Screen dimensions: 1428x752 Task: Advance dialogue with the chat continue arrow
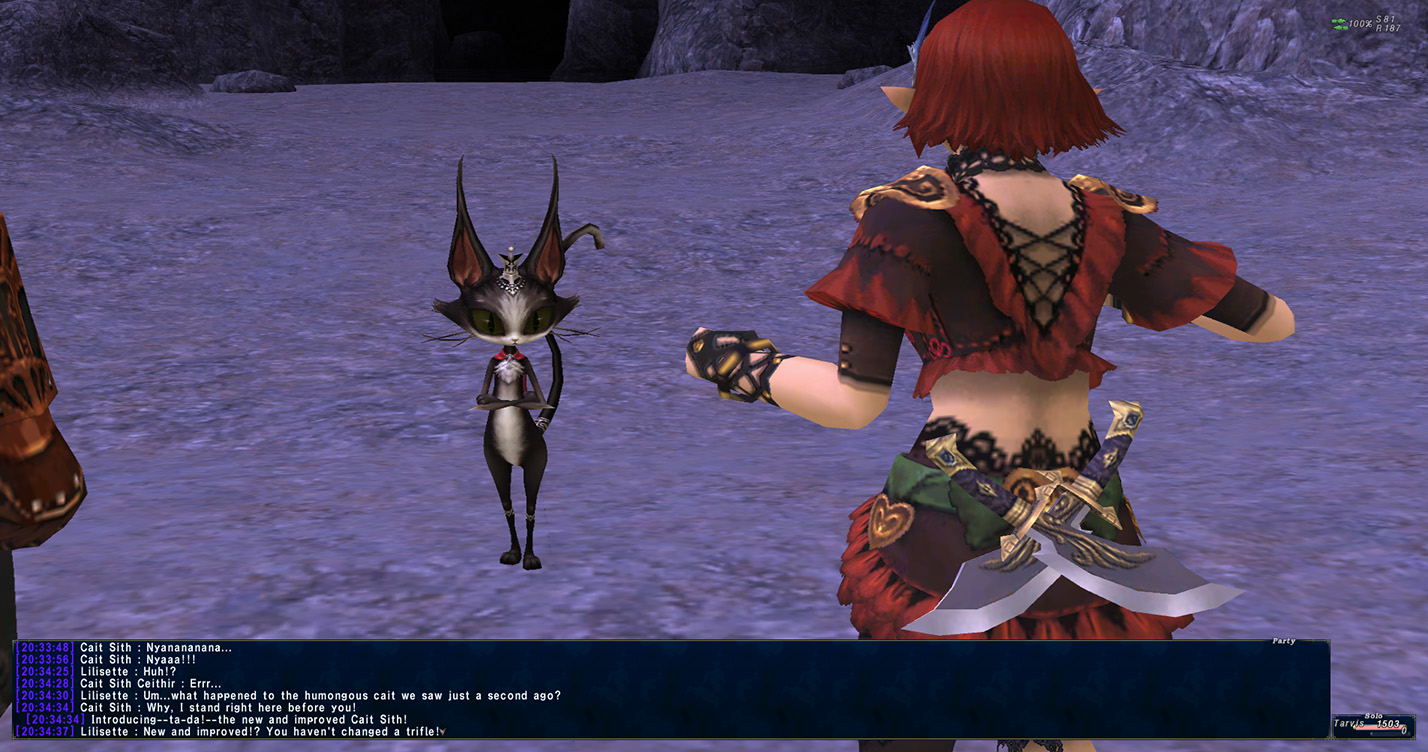click(x=442, y=732)
